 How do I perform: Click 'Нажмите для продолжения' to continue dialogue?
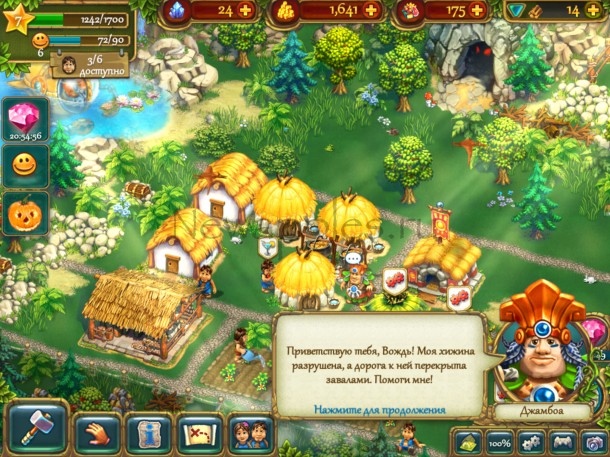coord(379,409)
